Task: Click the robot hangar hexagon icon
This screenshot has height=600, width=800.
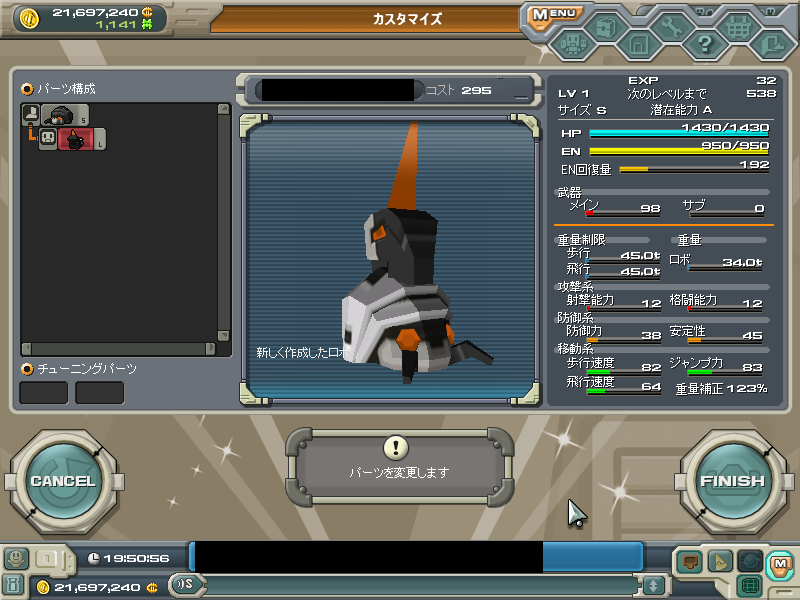Action: click(x=572, y=44)
